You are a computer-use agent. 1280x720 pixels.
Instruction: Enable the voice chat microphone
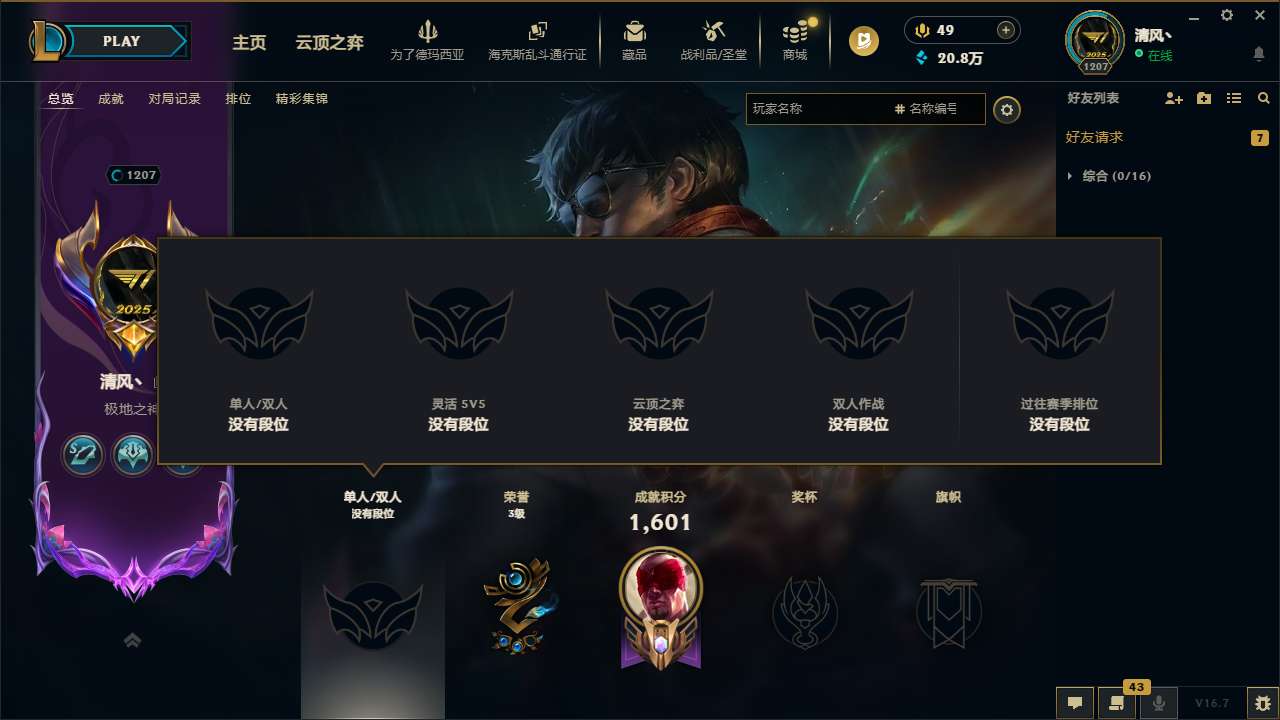point(1158,703)
